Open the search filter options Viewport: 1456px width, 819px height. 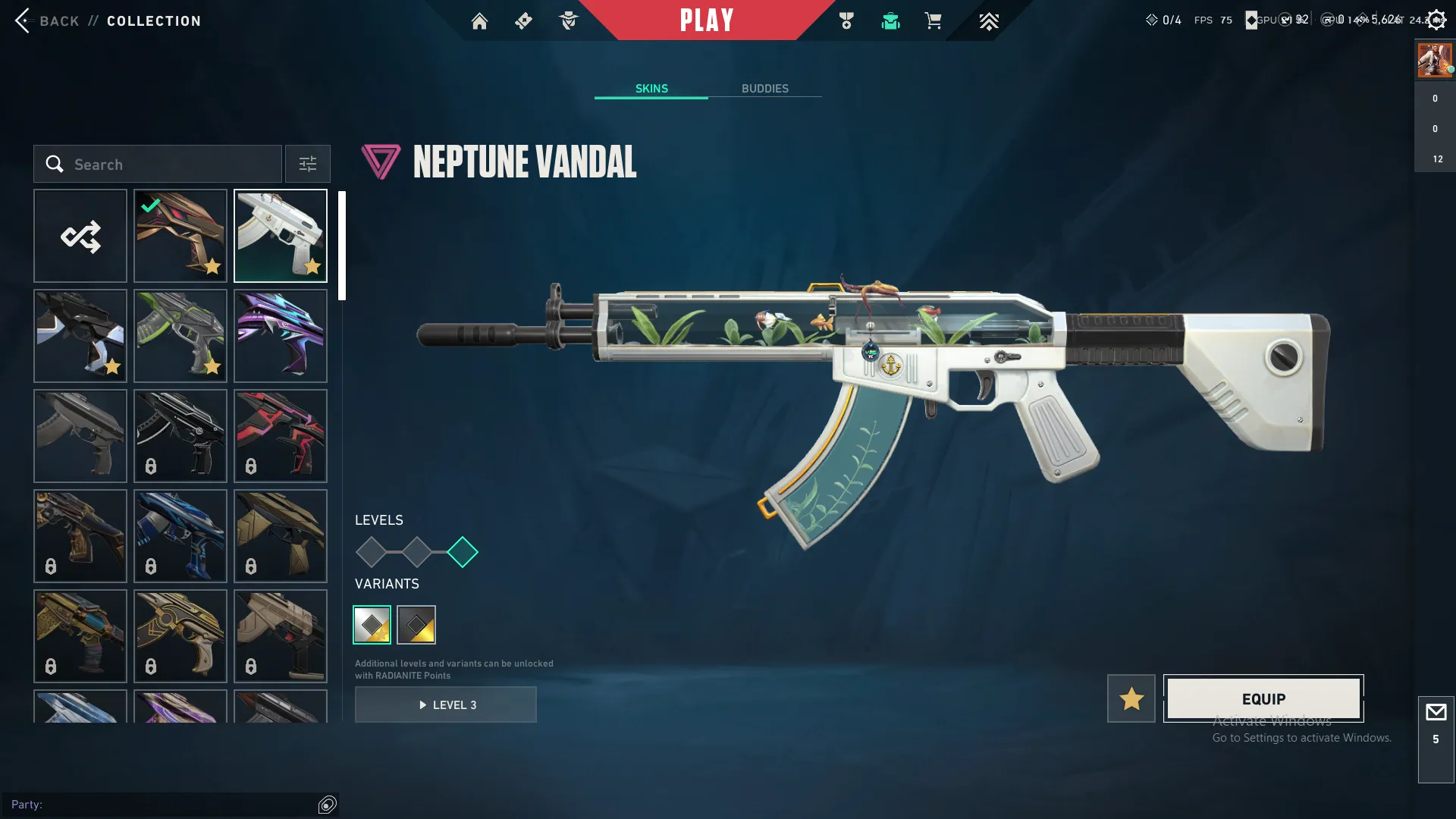(307, 164)
